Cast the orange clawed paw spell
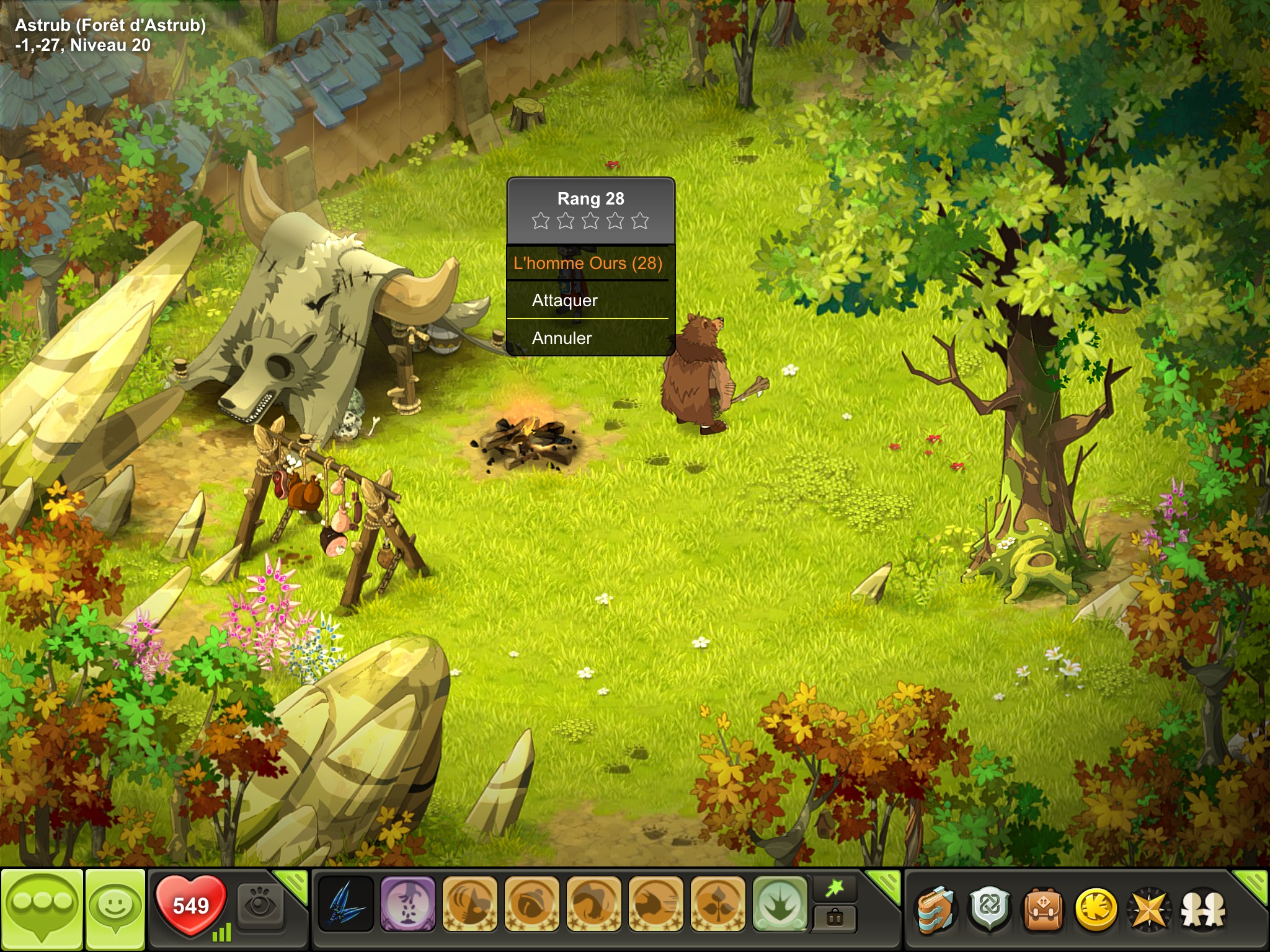Screen dimensions: 1270x952 point(593,904)
